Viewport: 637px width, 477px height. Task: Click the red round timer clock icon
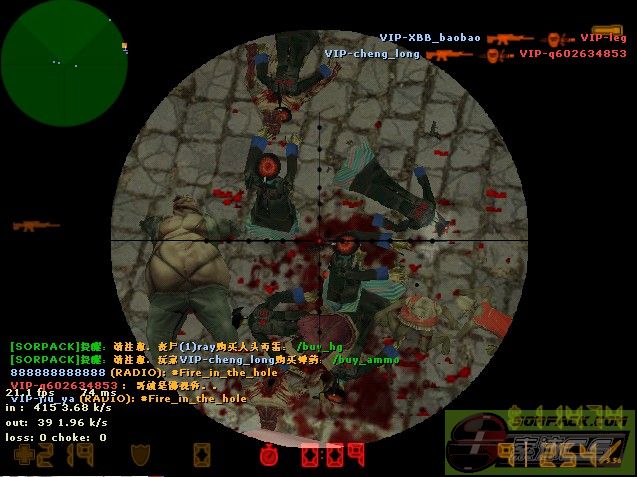[x=269, y=456]
